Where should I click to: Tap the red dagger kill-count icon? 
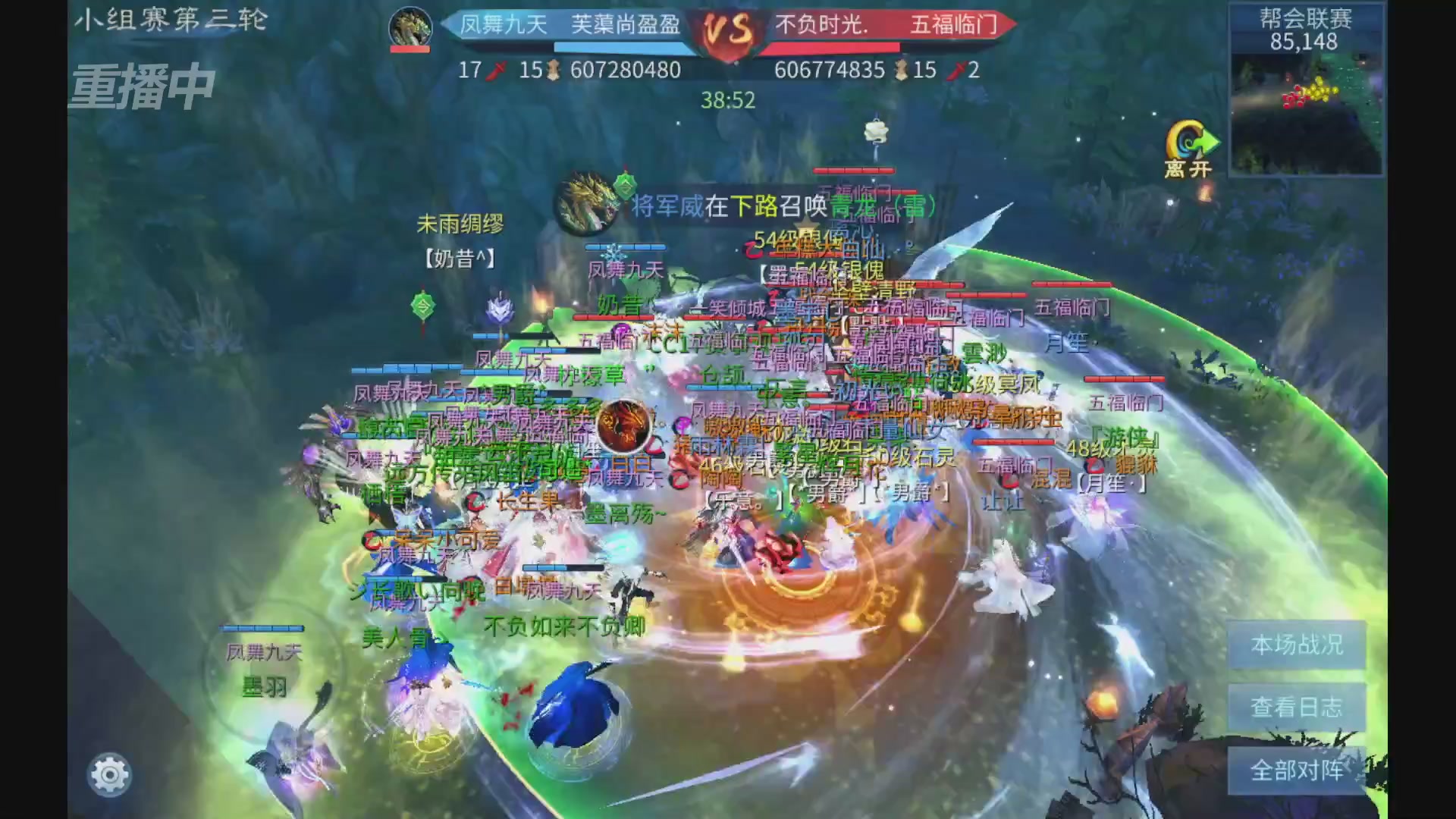coord(494,71)
